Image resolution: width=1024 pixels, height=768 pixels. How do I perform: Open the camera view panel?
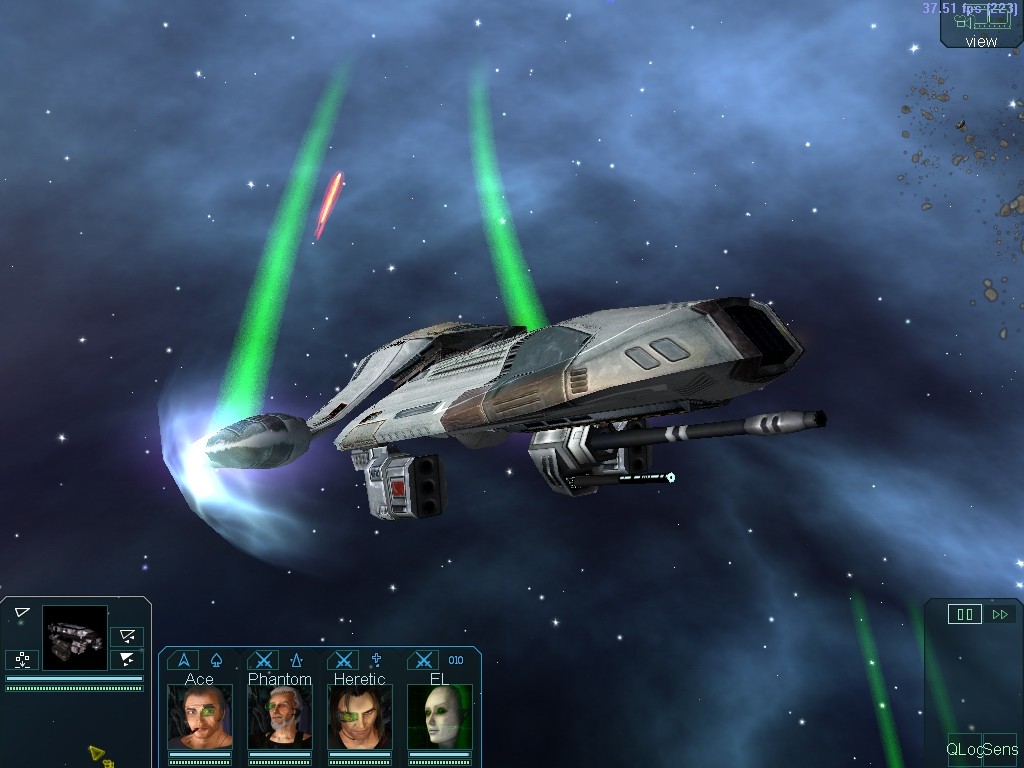981,30
